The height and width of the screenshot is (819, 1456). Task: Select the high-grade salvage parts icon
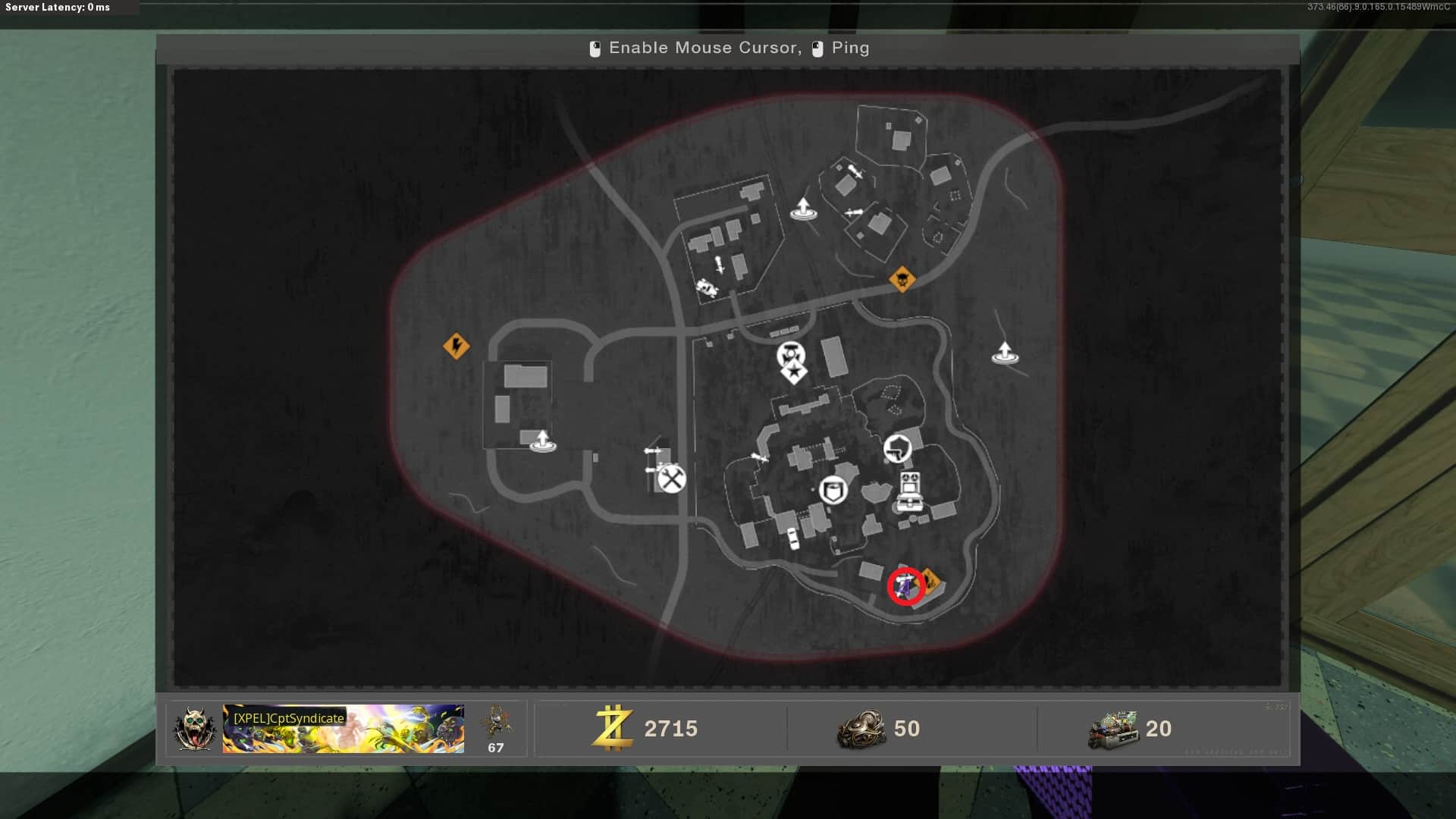click(x=1113, y=730)
